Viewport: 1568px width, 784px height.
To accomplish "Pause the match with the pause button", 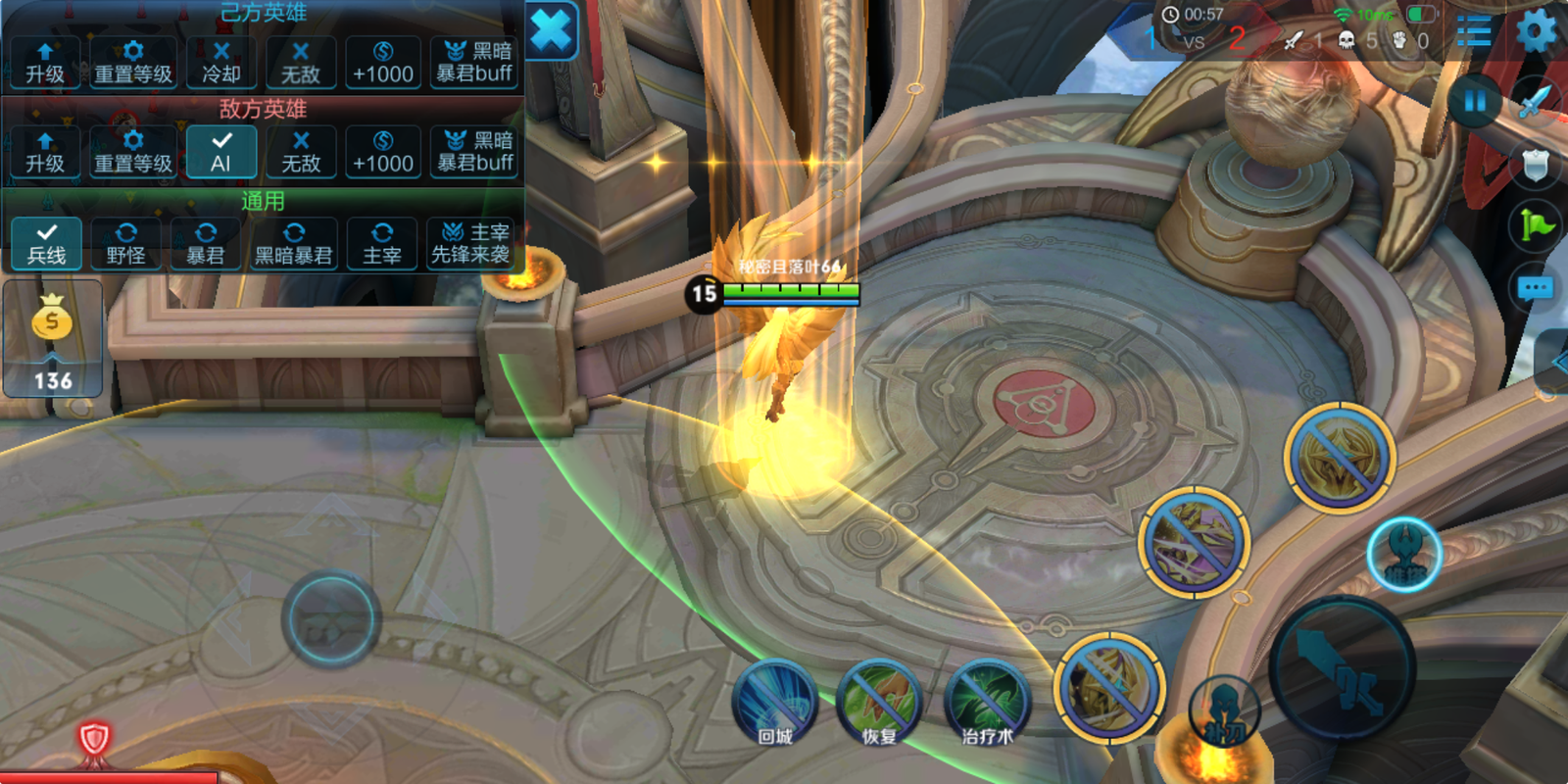I will click(1474, 101).
